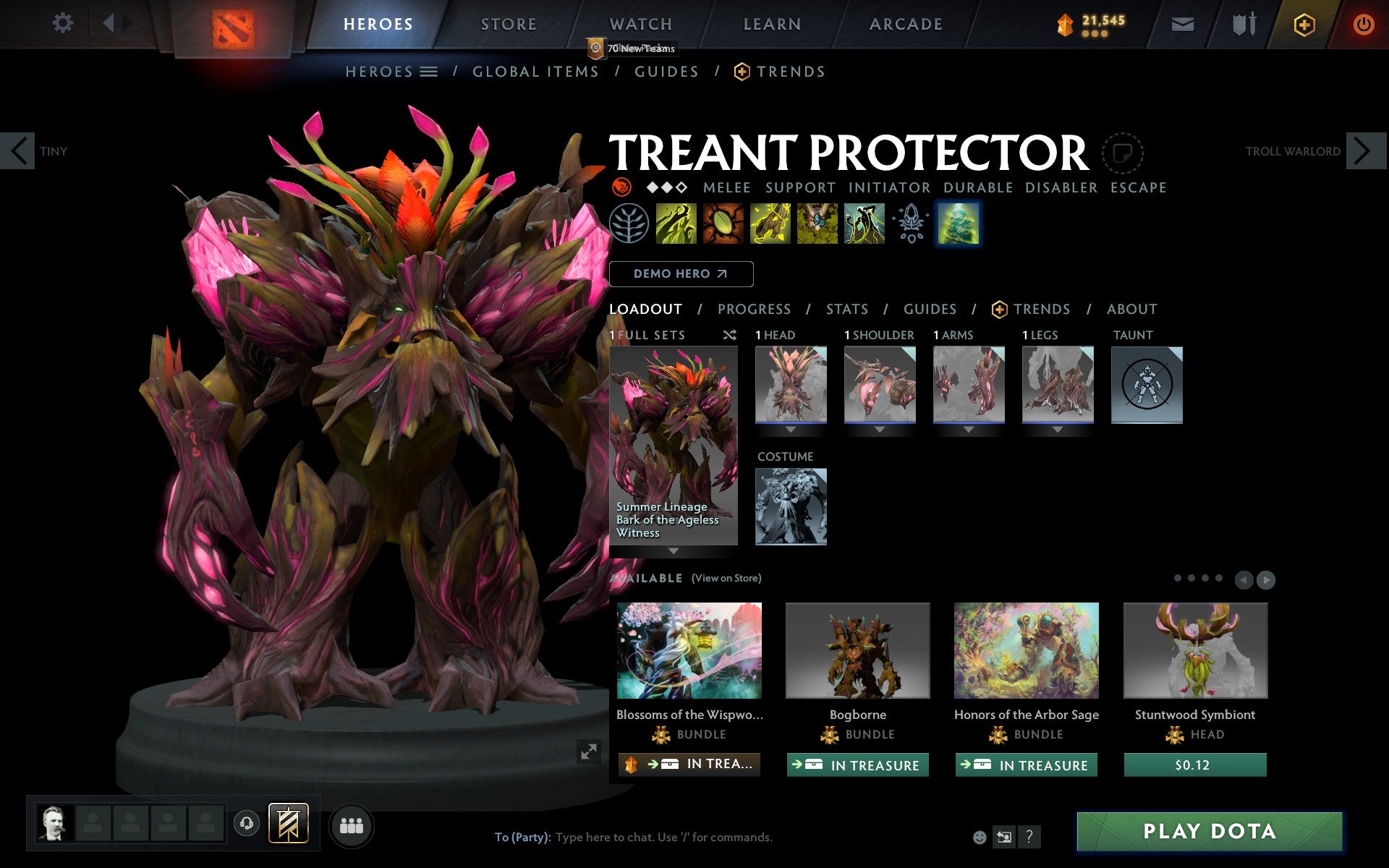Click the mail inbox icon

[1181, 23]
